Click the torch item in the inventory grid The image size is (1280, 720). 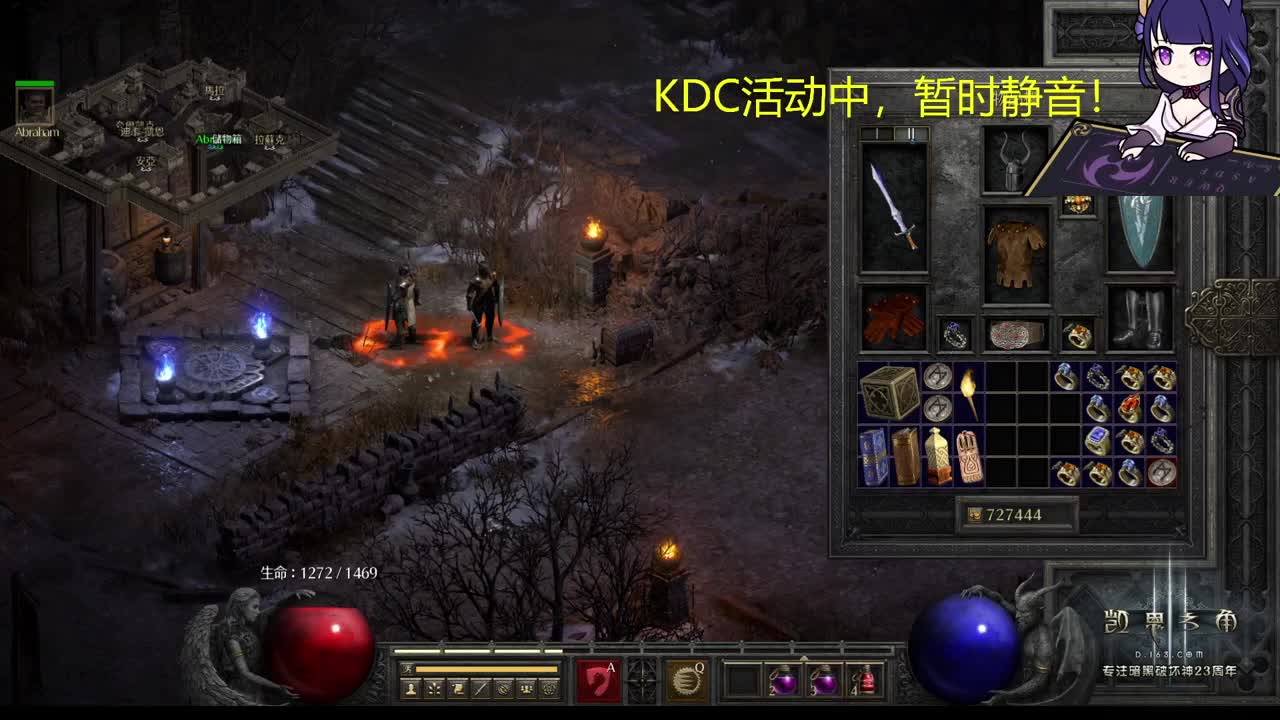click(969, 393)
